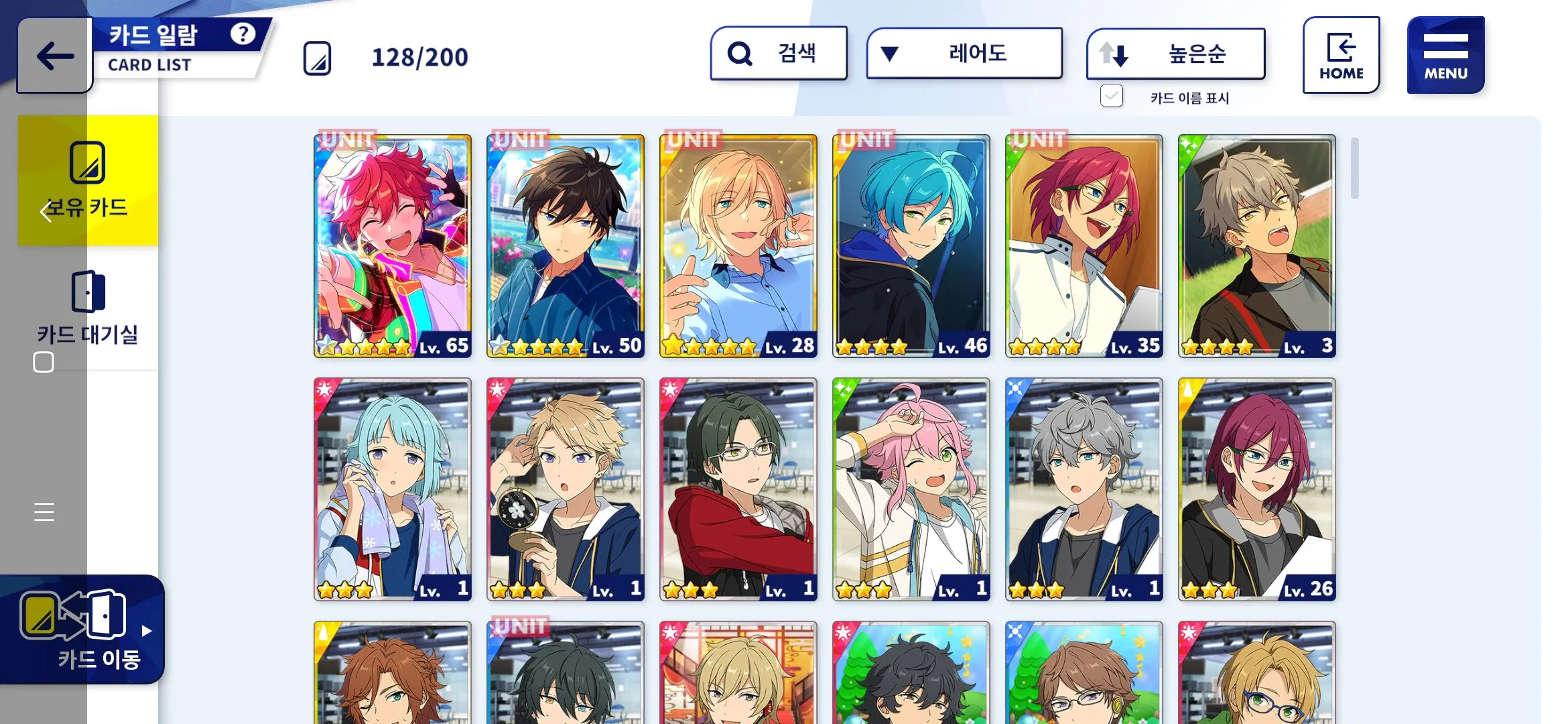This screenshot has width=1568, height=724.
Task: Click the card list scrollbar
Action: 1354,168
